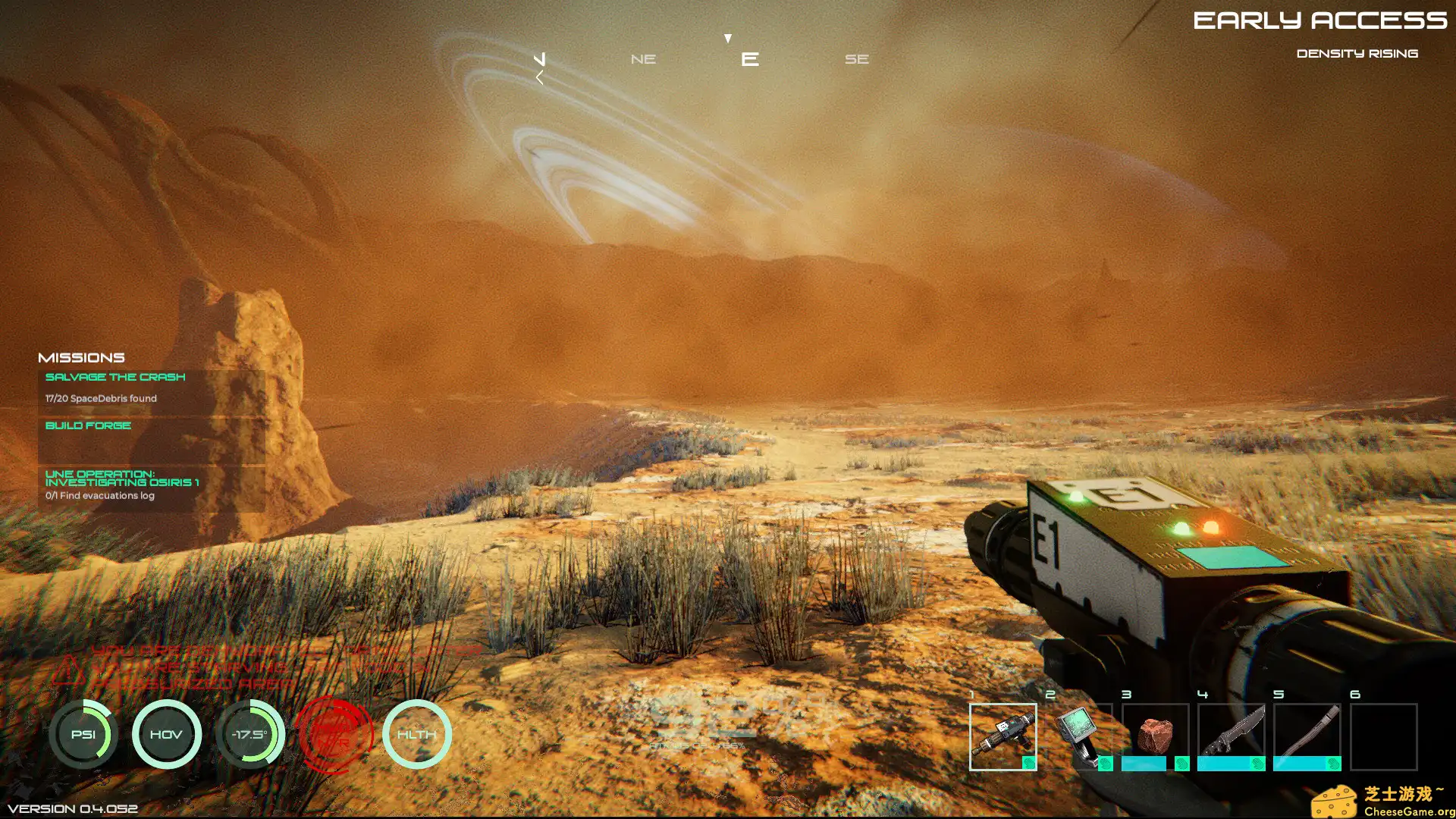Click the HLTH health gauge

tap(417, 734)
